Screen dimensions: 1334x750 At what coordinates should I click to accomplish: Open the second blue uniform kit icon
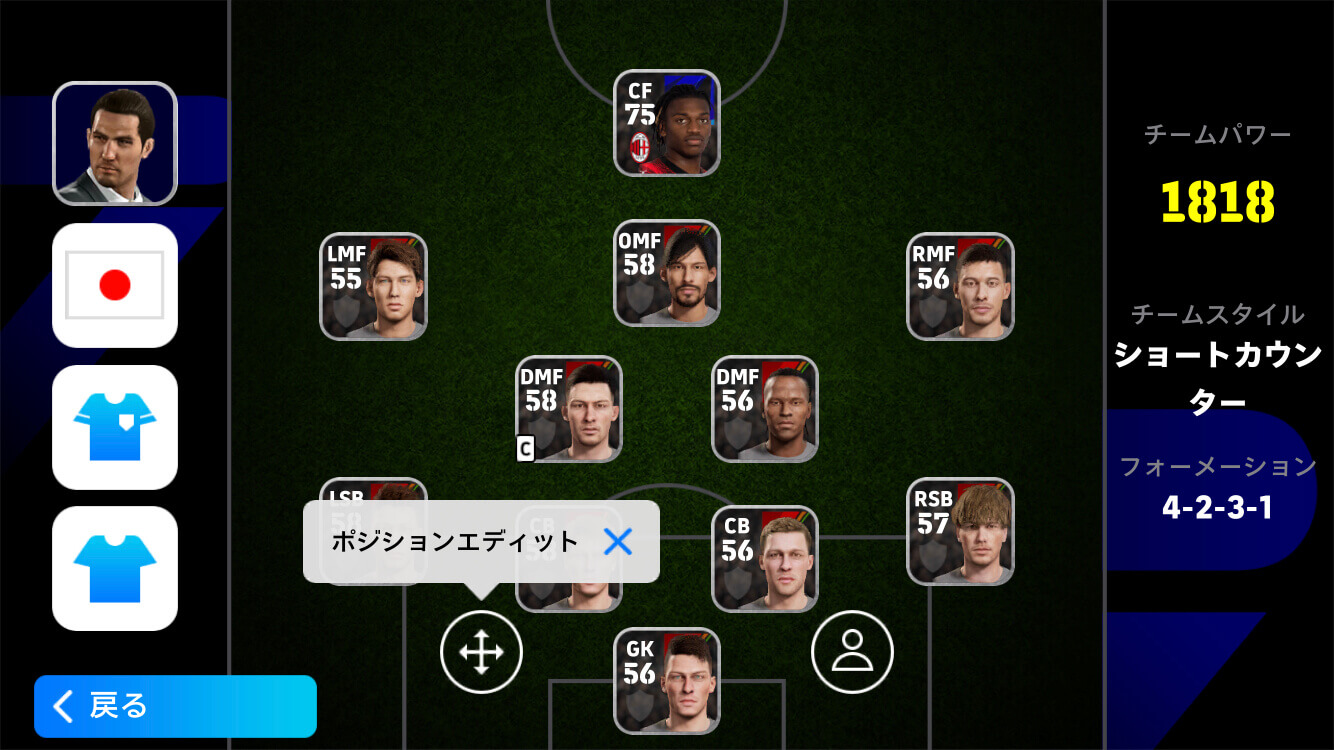(x=114, y=569)
